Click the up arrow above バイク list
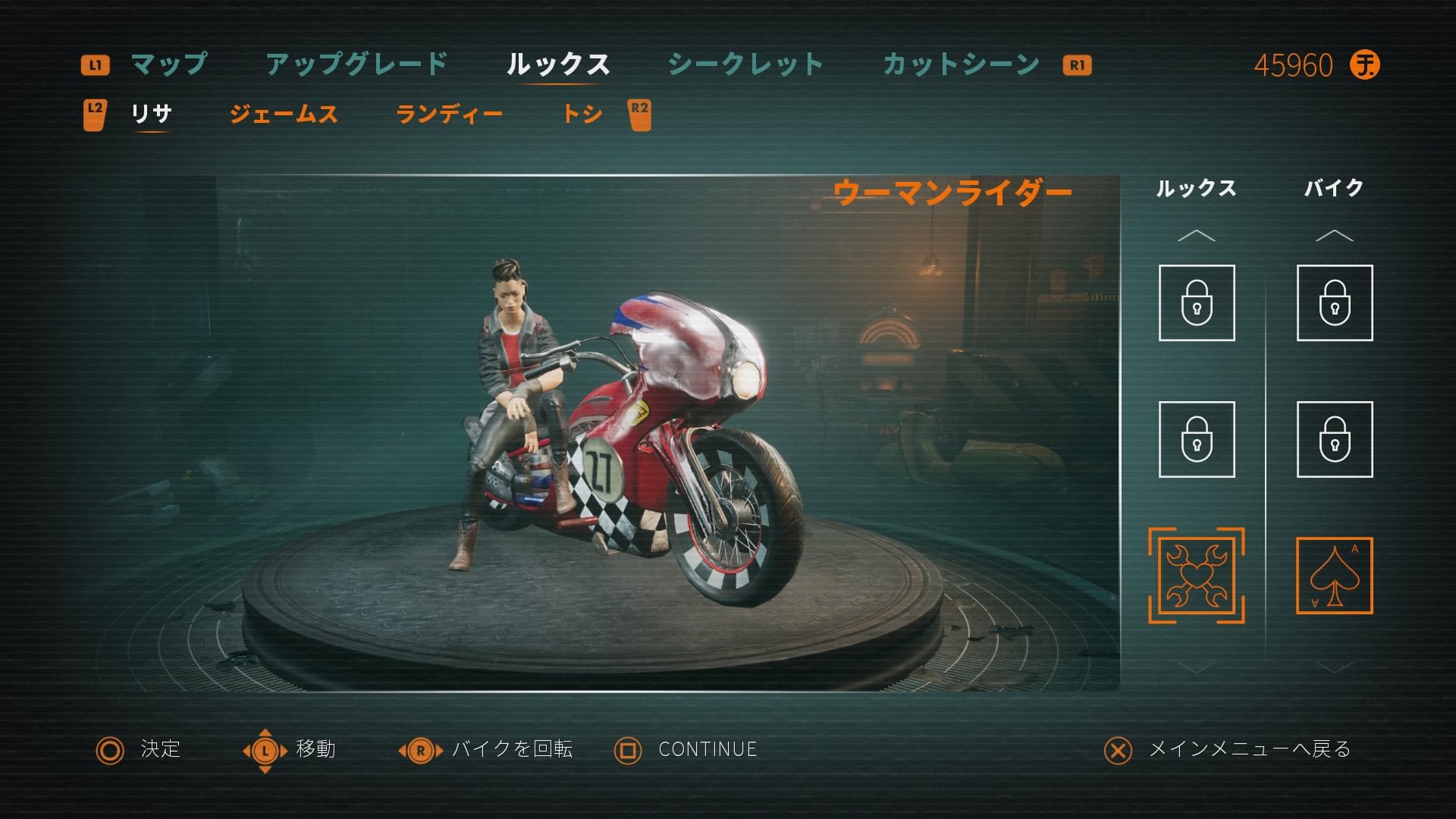Viewport: 1456px width, 819px height. 1334,236
